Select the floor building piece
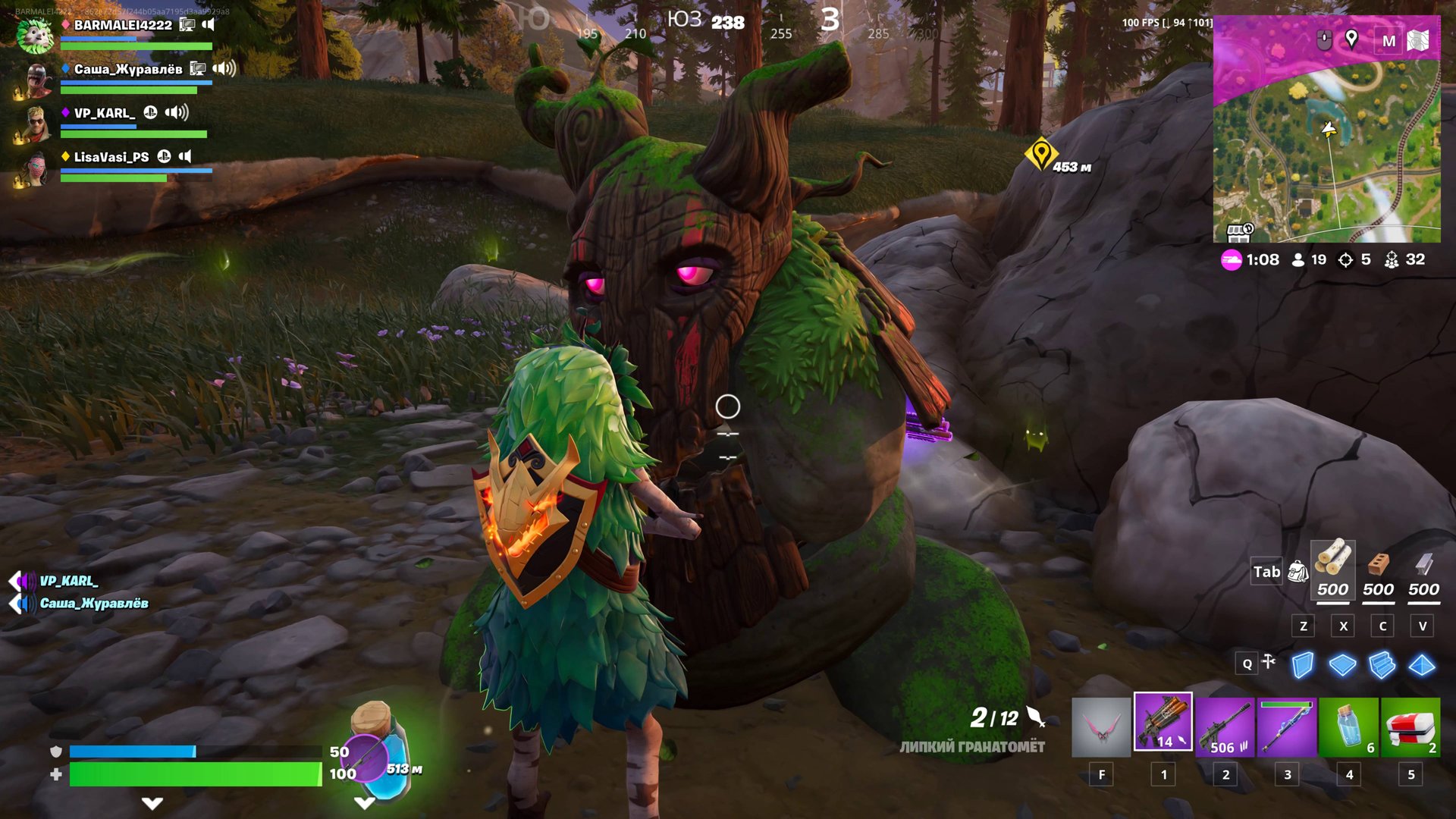 (x=1342, y=665)
